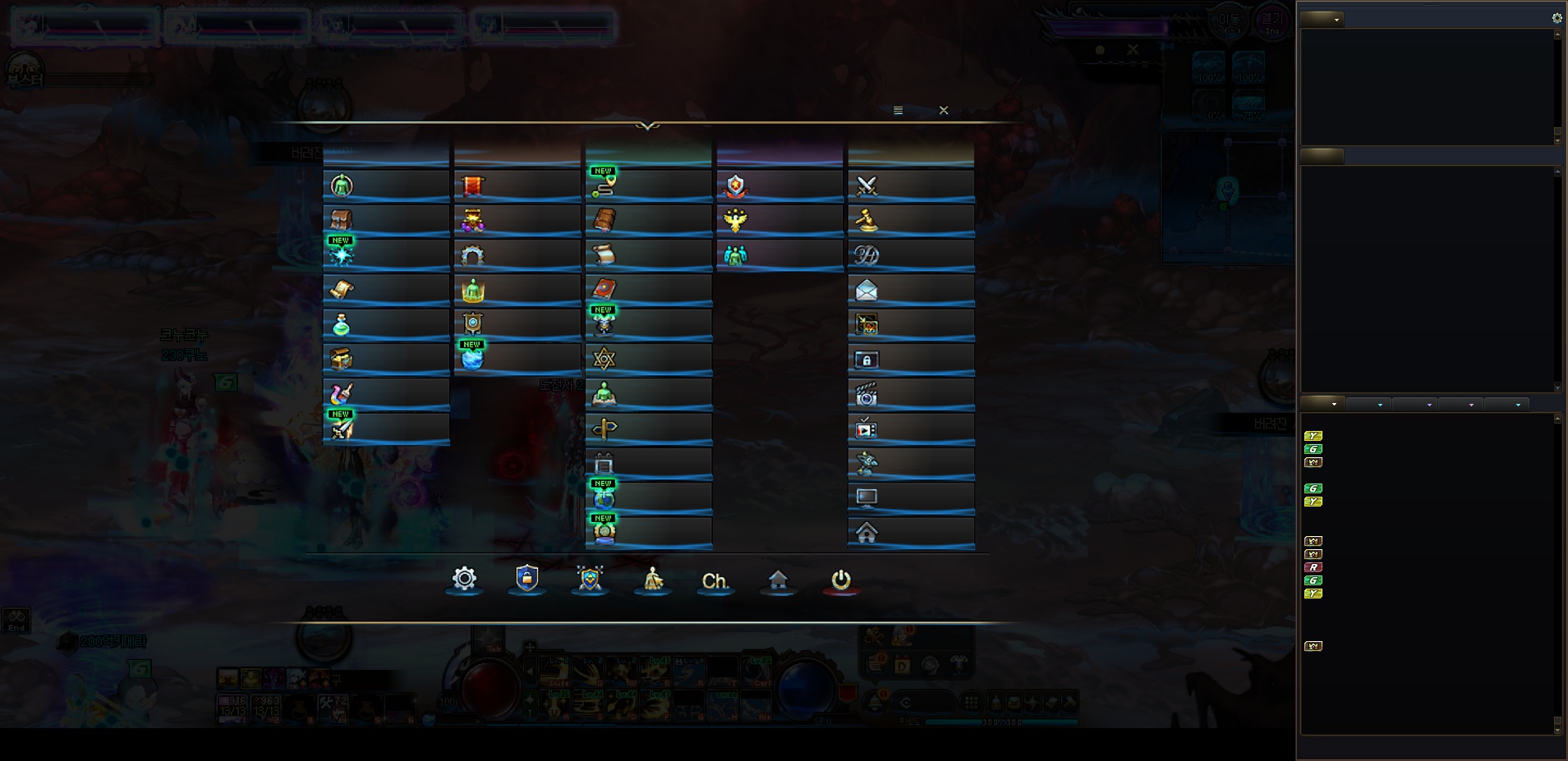1568x761 pixels.
Task: Open the golden signpost menu entry
Action: (x=648, y=429)
